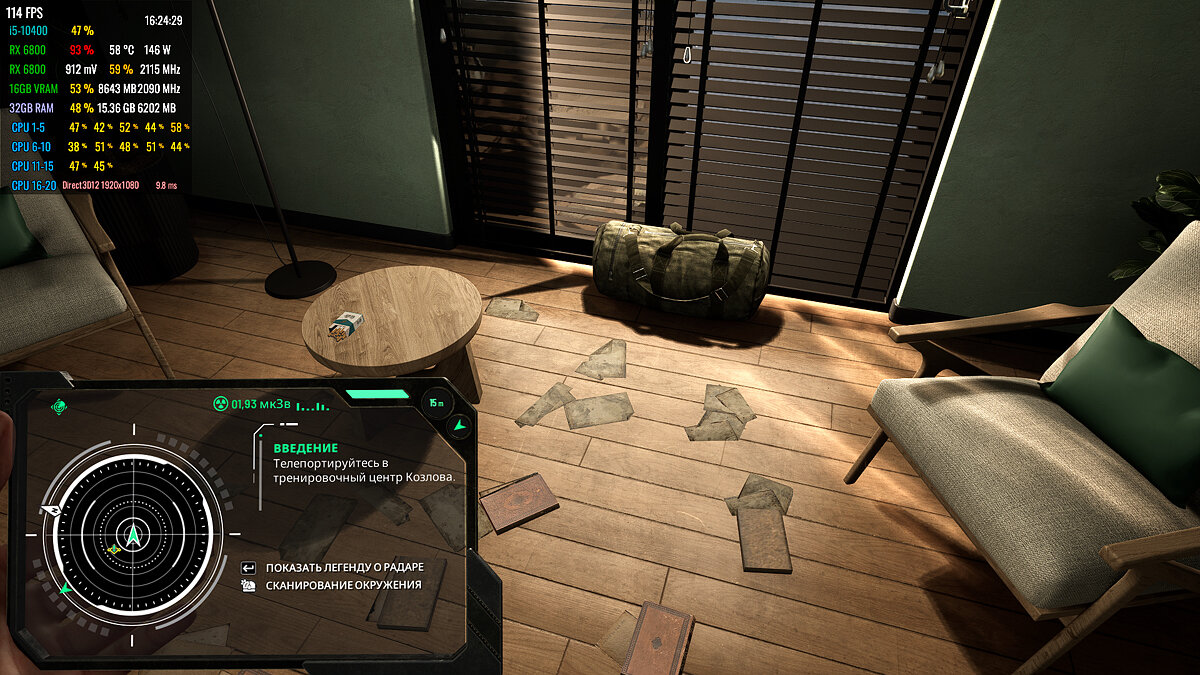The image size is (1200, 675).
Task: Open the ВВЕДЕНИЕ objective tracker
Action: [x=305, y=448]
